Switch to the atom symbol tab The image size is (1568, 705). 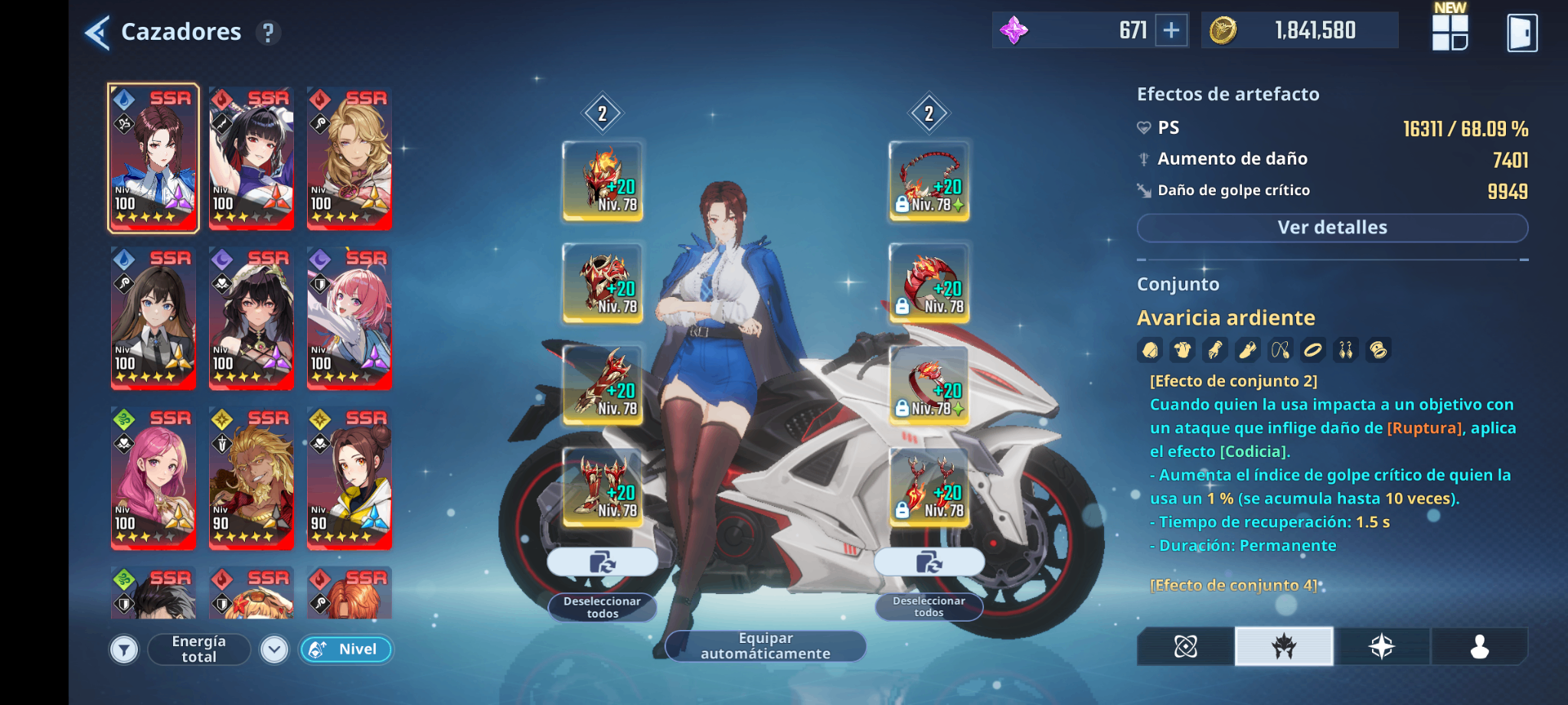click(x=1185, y=647)
